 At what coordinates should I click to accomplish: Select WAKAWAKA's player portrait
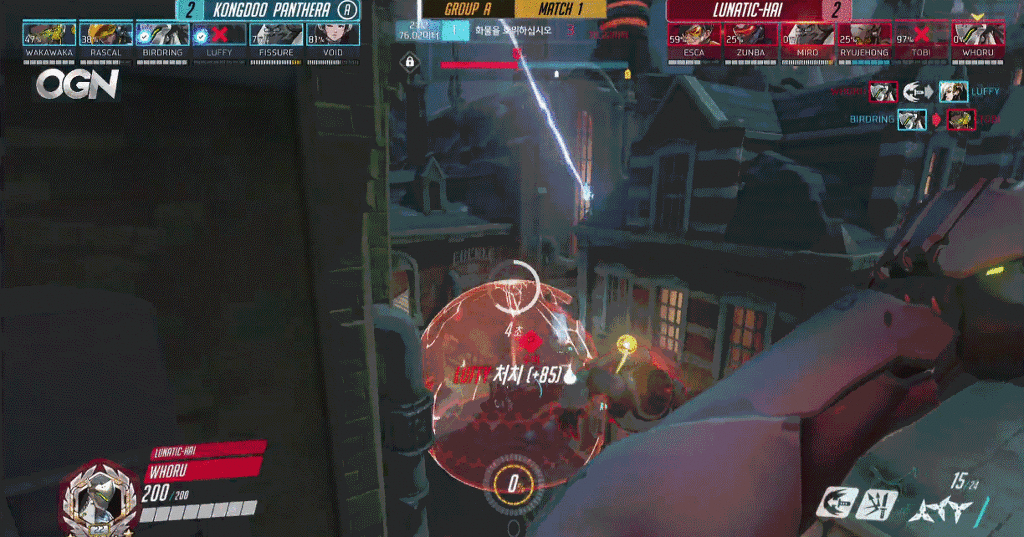(x=48, y=36)
